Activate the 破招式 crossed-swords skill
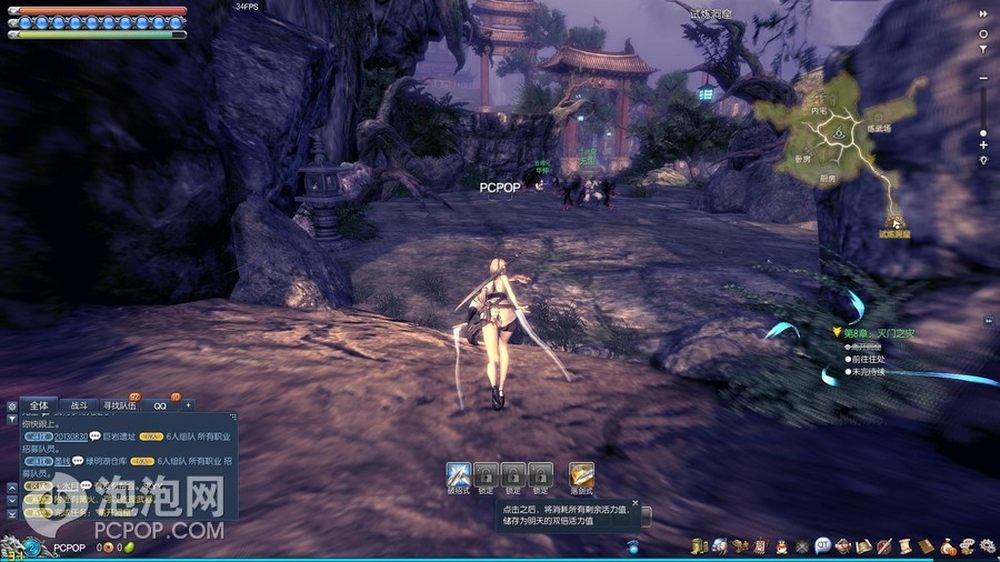 pyautogui.click(x=459, y=474)
